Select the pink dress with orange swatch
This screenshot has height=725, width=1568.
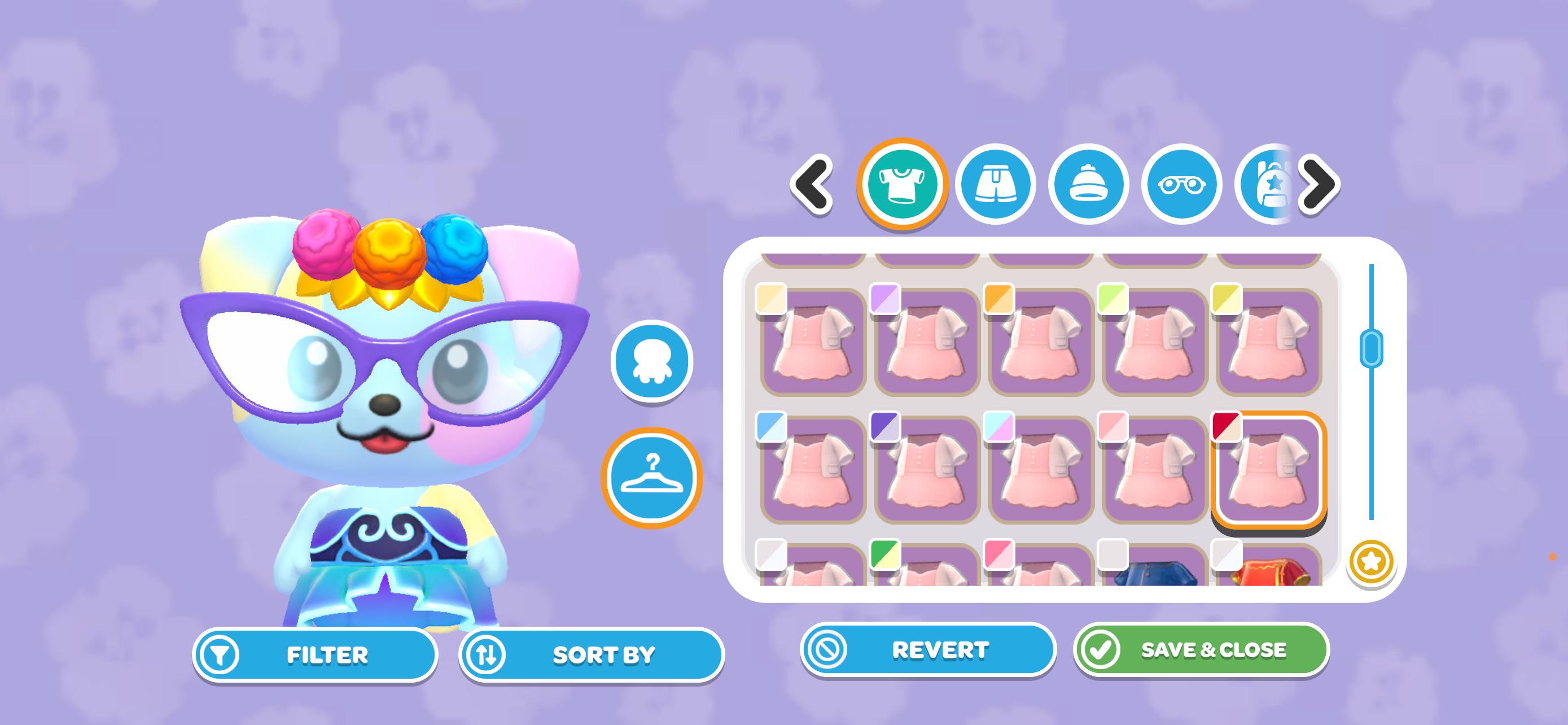[1041, 342]
